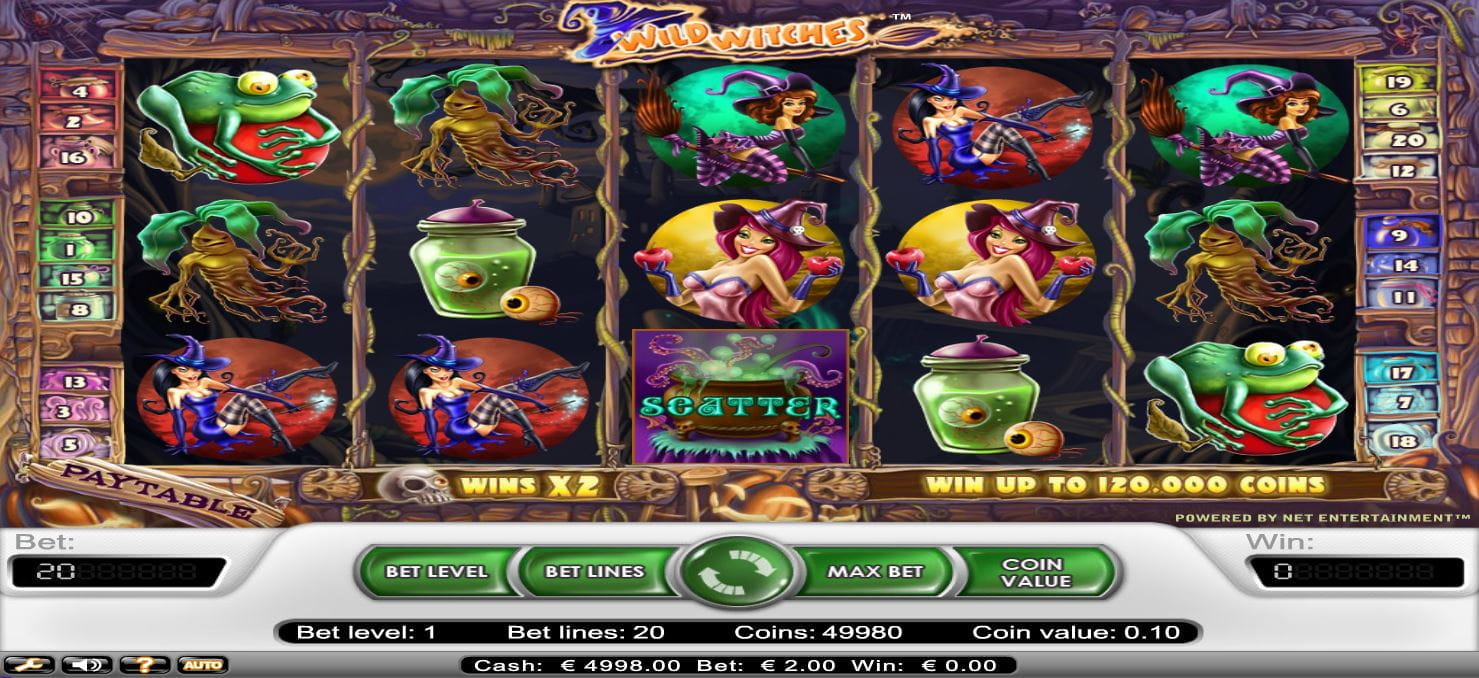The width and height of the screenshot is (1479, 678).
Task: Enable Auto play mode
Action: click(202, 665)
